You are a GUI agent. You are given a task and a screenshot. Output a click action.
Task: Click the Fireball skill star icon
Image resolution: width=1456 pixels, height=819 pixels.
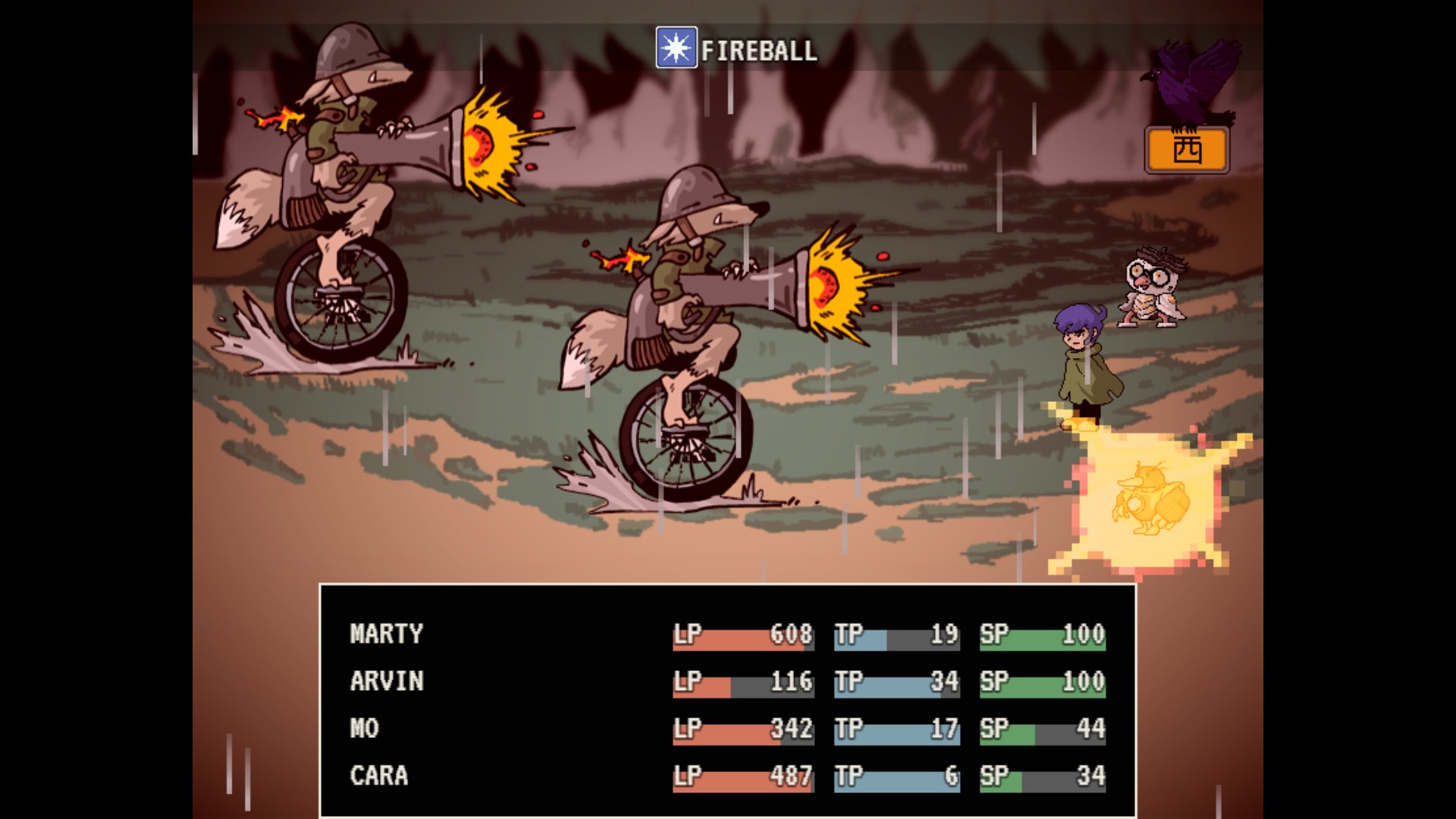[676, 50]
